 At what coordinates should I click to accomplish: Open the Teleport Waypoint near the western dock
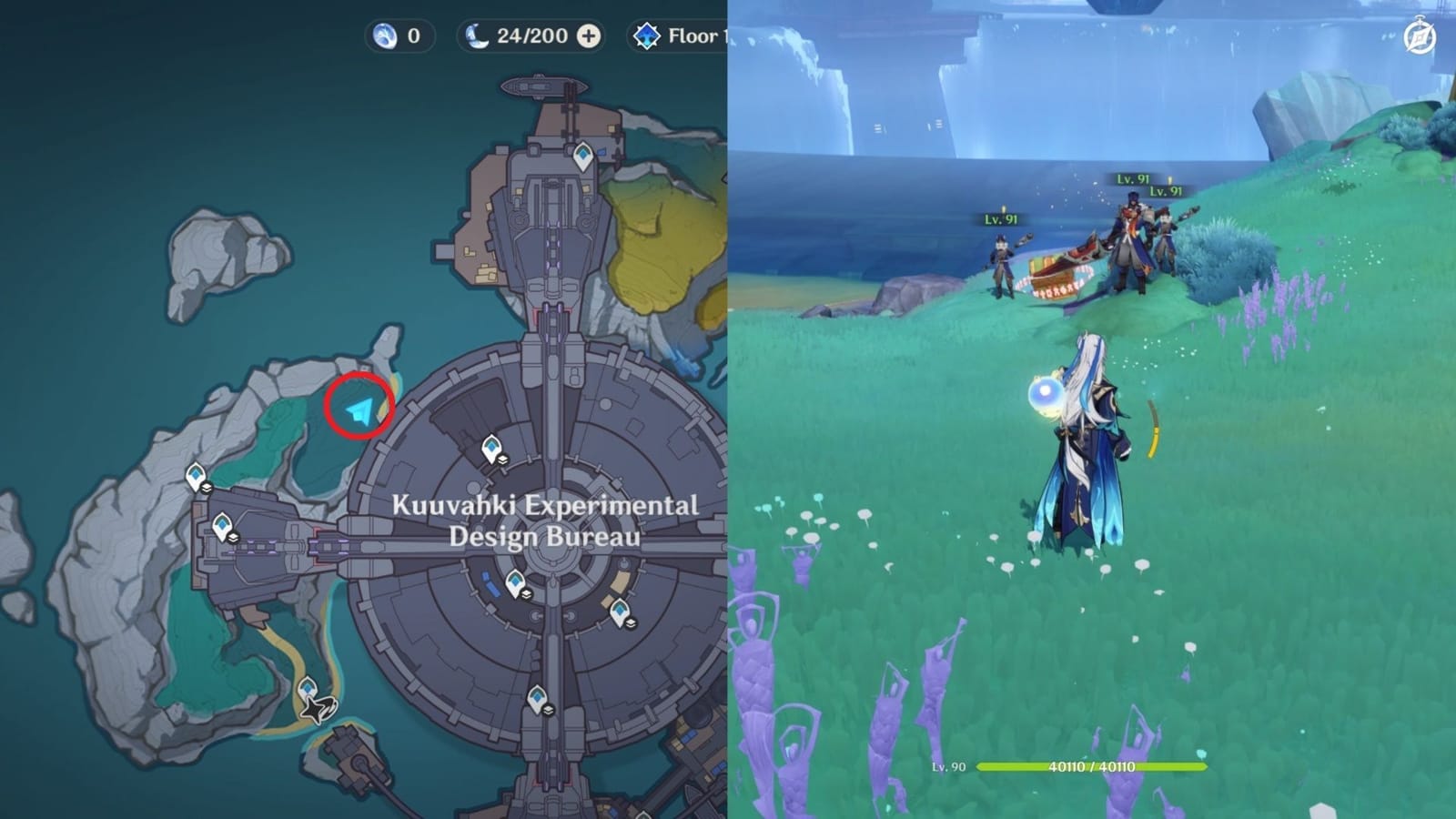tap(220, 525)
